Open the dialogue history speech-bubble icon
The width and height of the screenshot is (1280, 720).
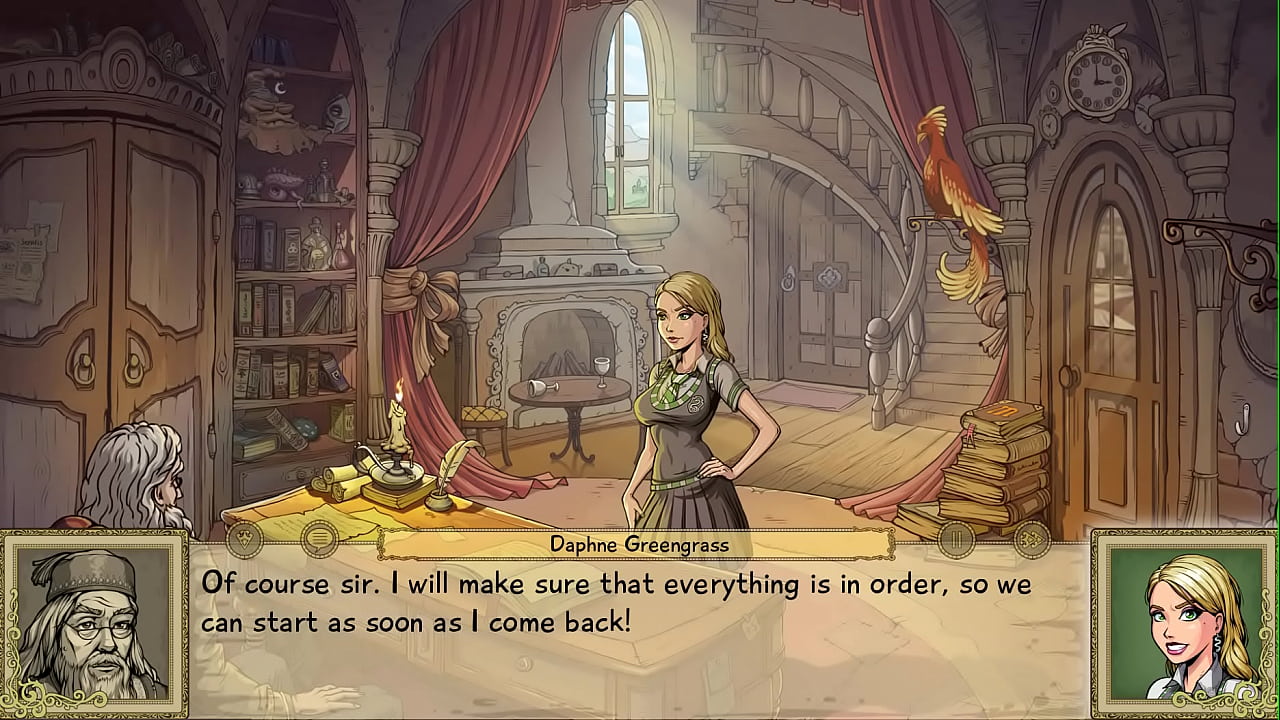tap(319, 540)
